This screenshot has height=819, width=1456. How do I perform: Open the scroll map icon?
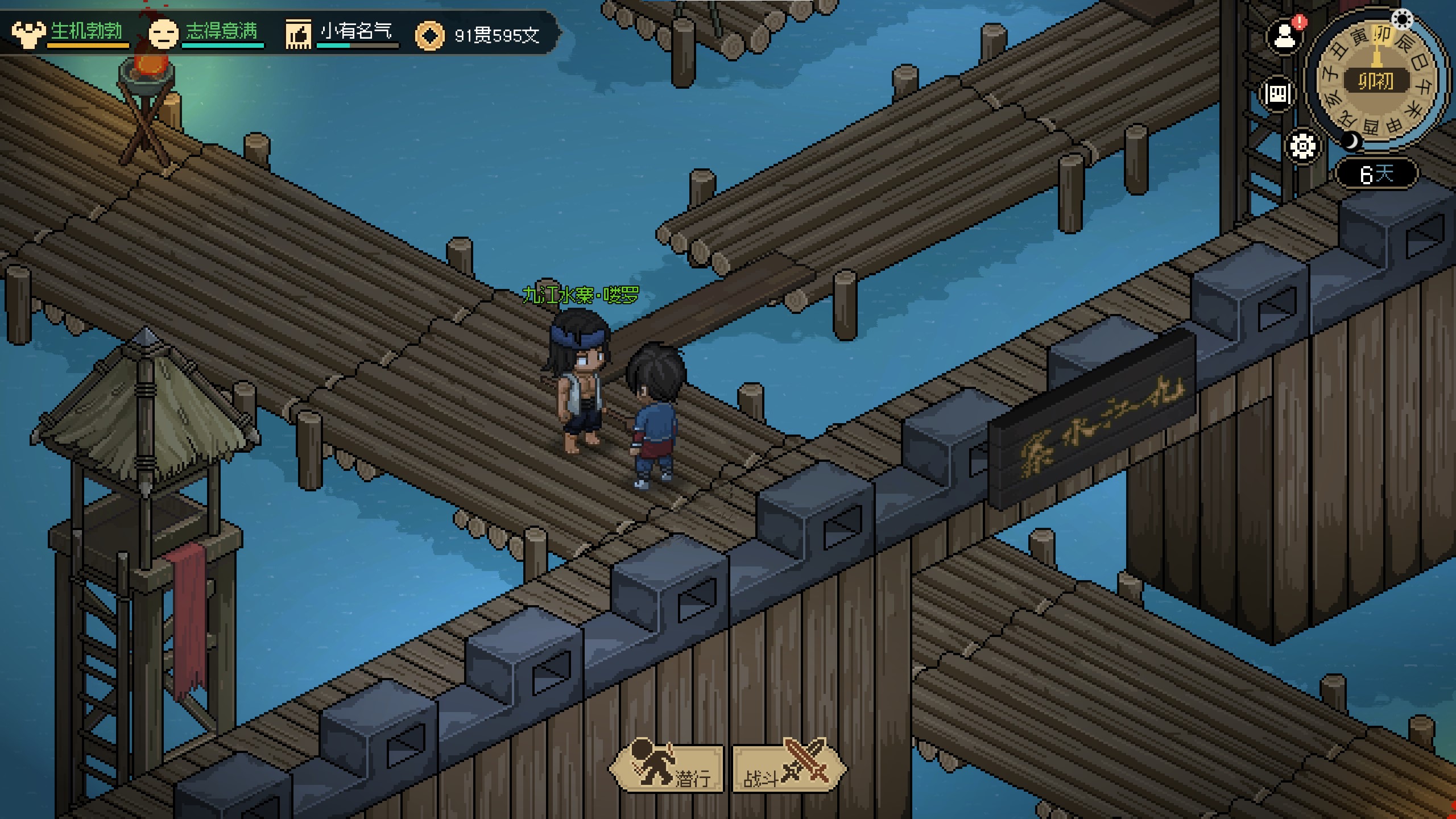1278,93
